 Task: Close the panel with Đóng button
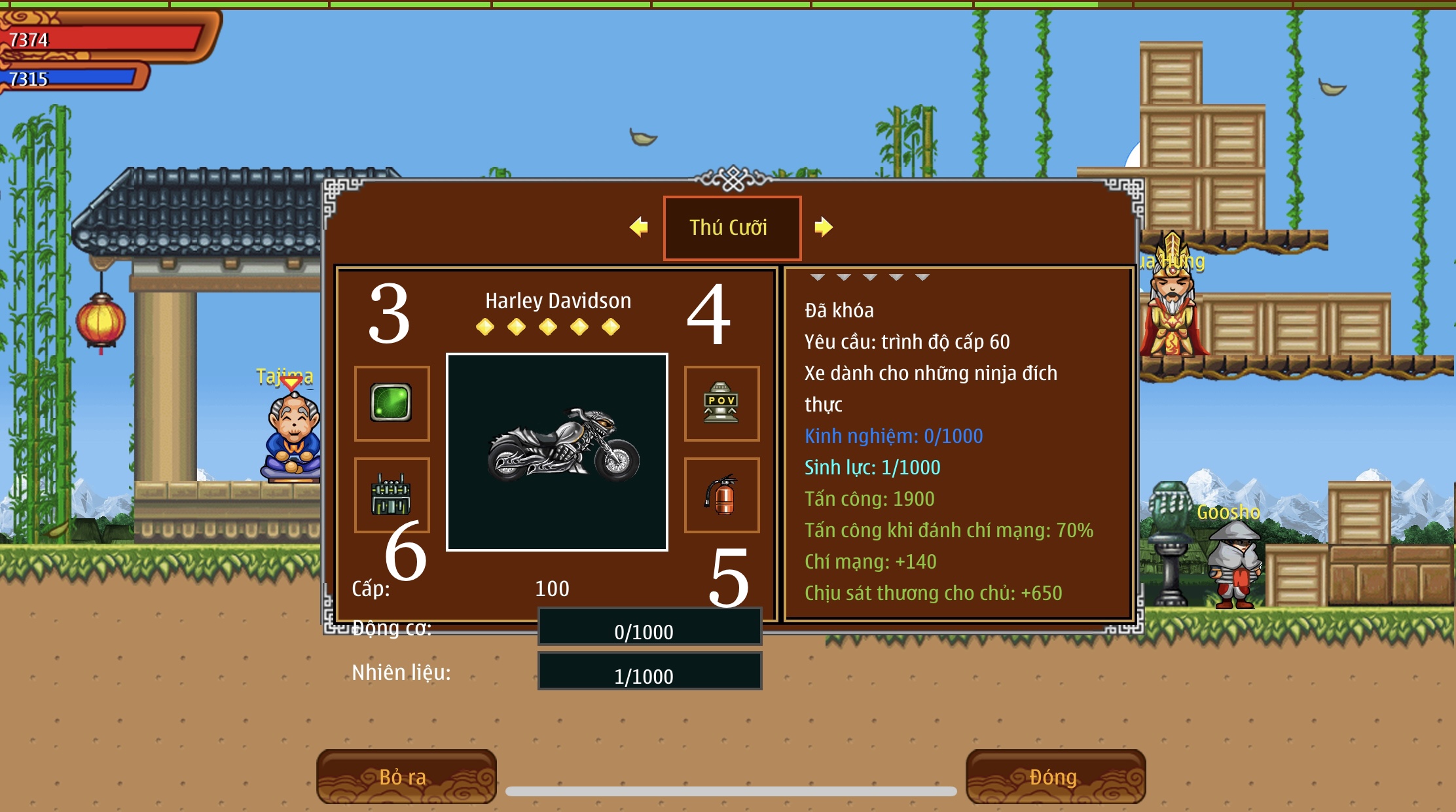pos(1055,777)
